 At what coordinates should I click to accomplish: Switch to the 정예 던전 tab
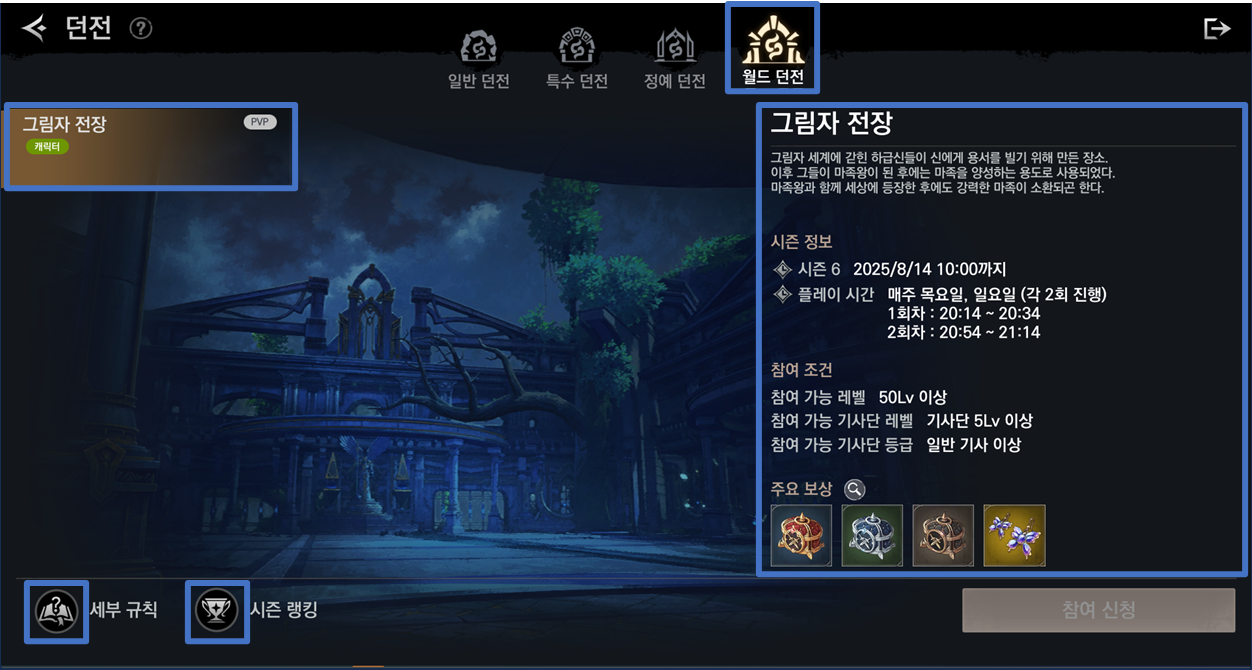[x=675, y=58]
